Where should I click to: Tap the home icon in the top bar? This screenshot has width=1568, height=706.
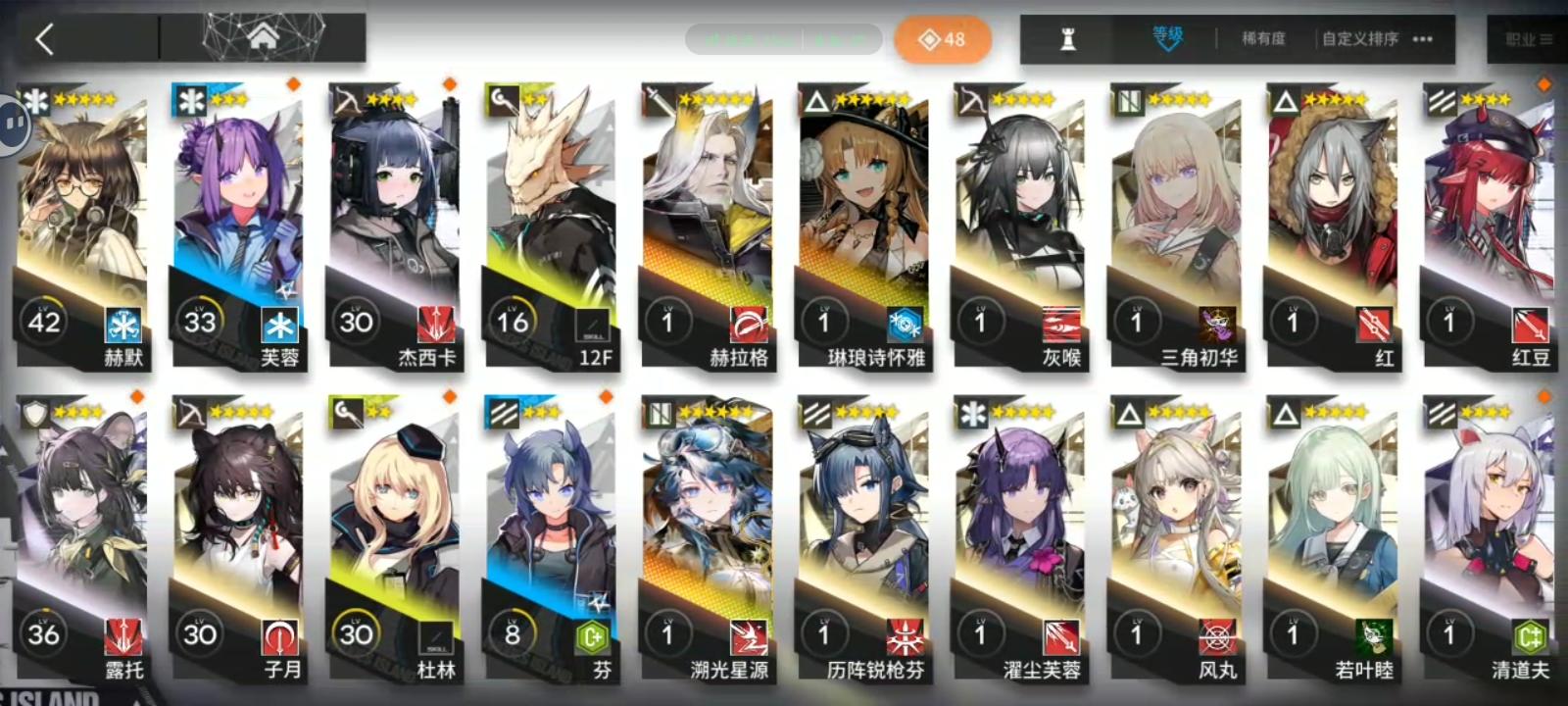tap(262, 36)
